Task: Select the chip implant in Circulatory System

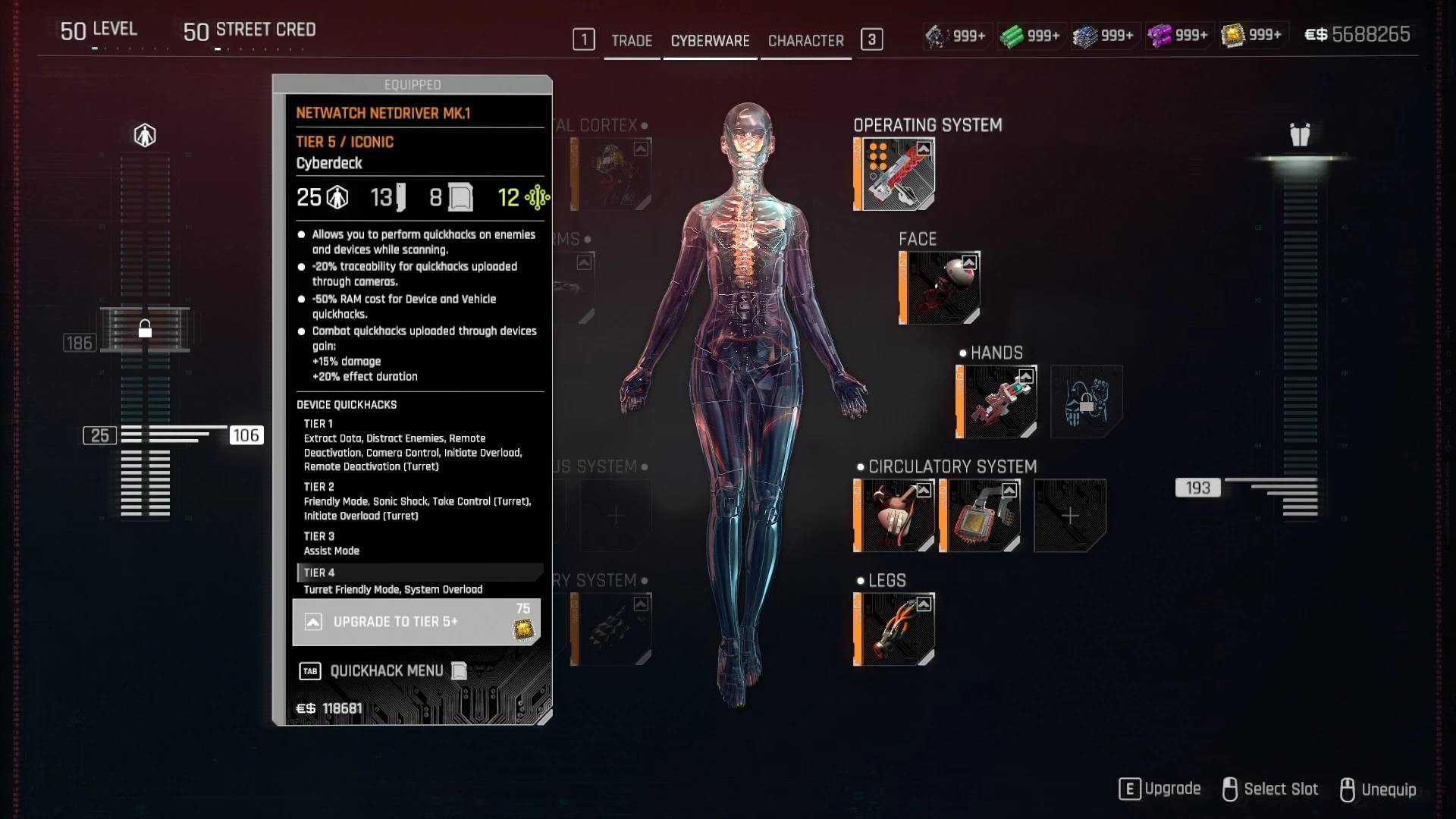Action: [x=980, y=515]
